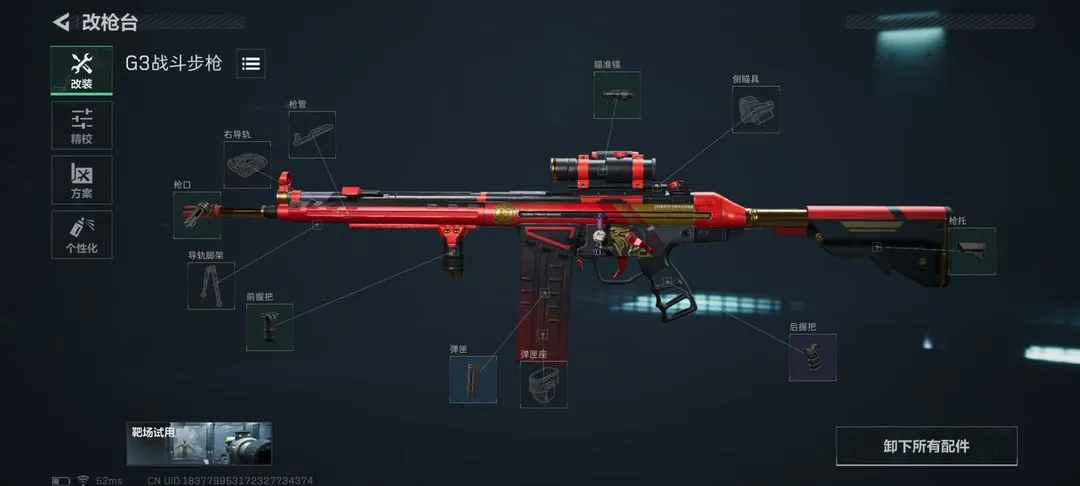
Task: Choose the 枪托 attachment slot
Action: tap(971, 250)
